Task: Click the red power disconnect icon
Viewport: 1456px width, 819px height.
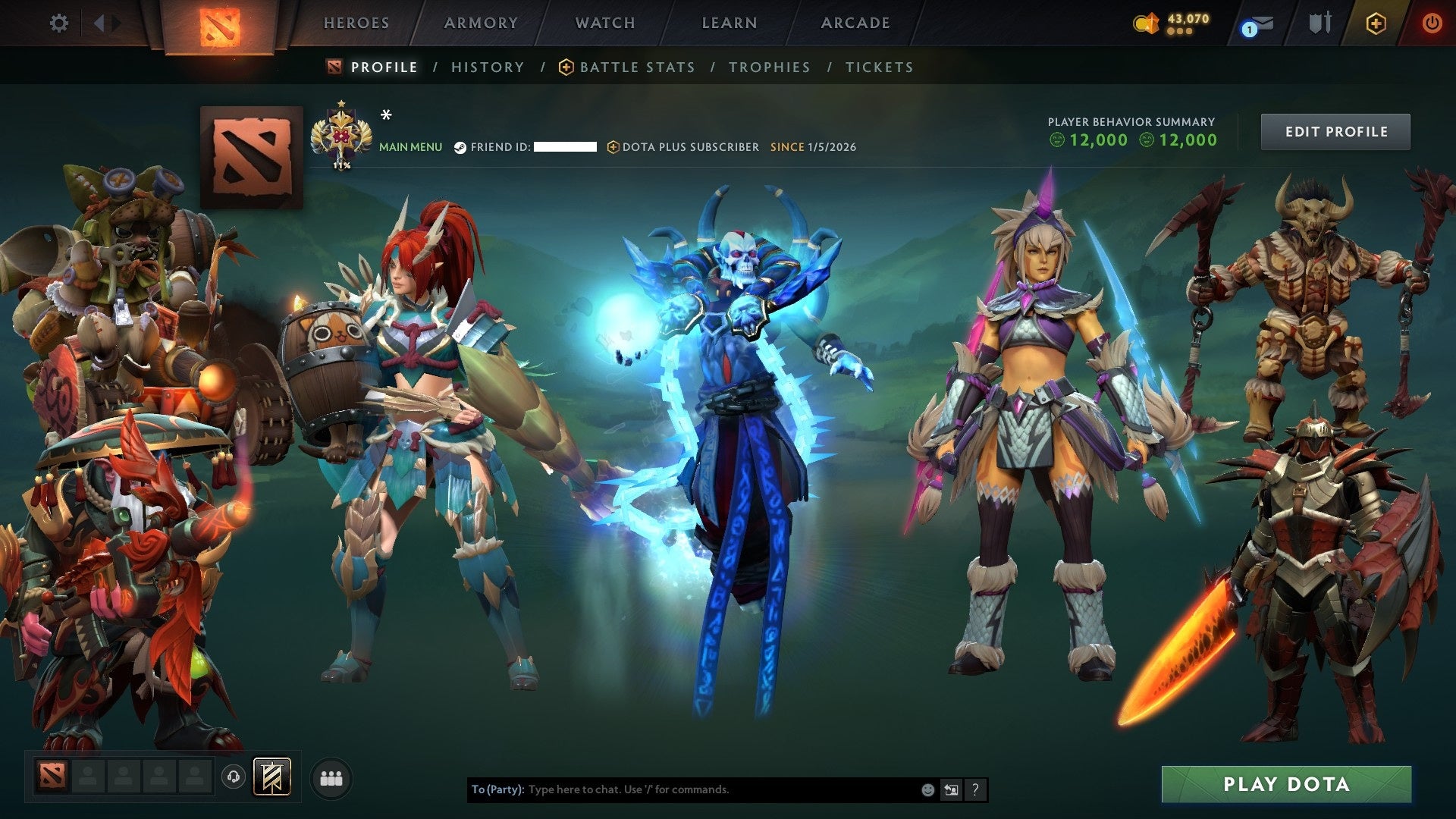Action: [x=1432, y=23]
